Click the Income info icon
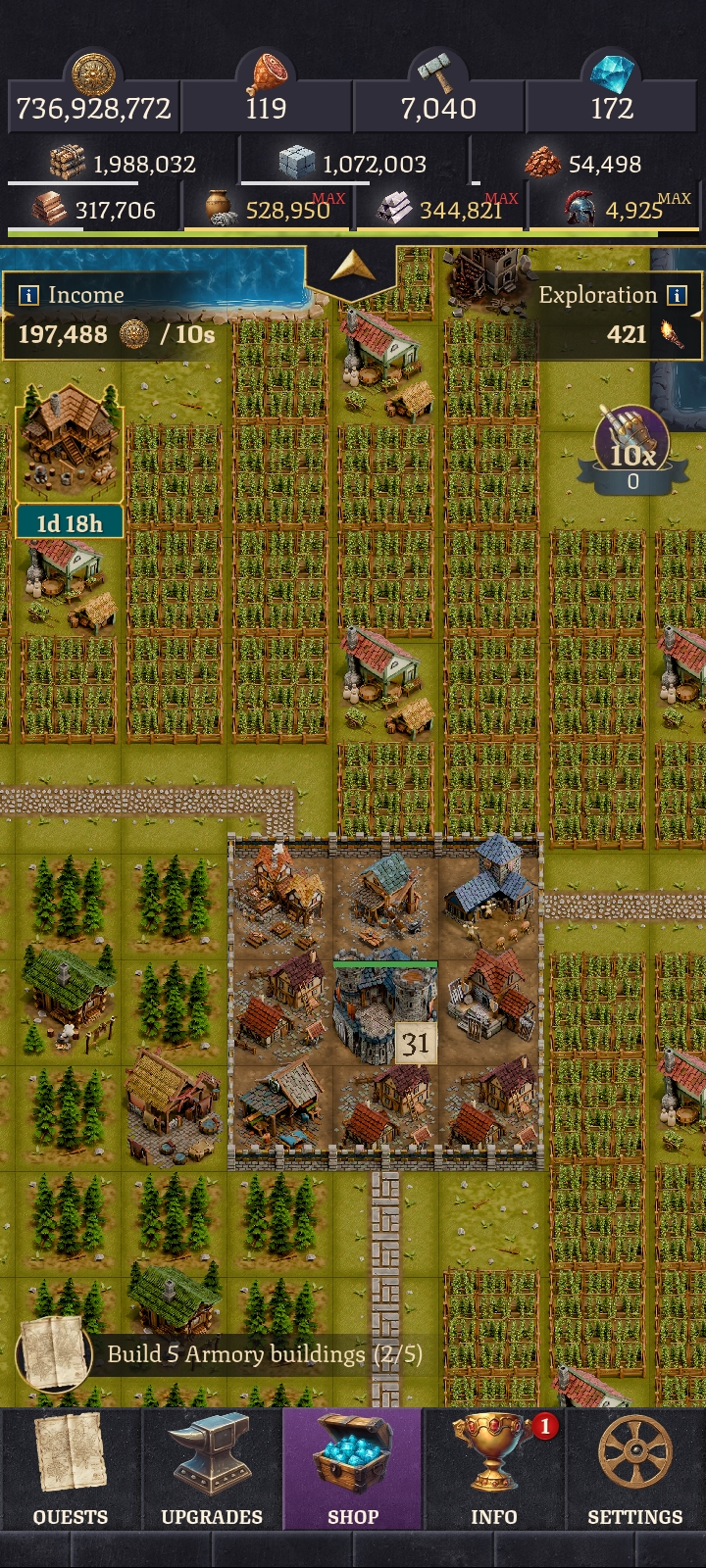Screen dimensions: 706x1568 coord(29,295)
